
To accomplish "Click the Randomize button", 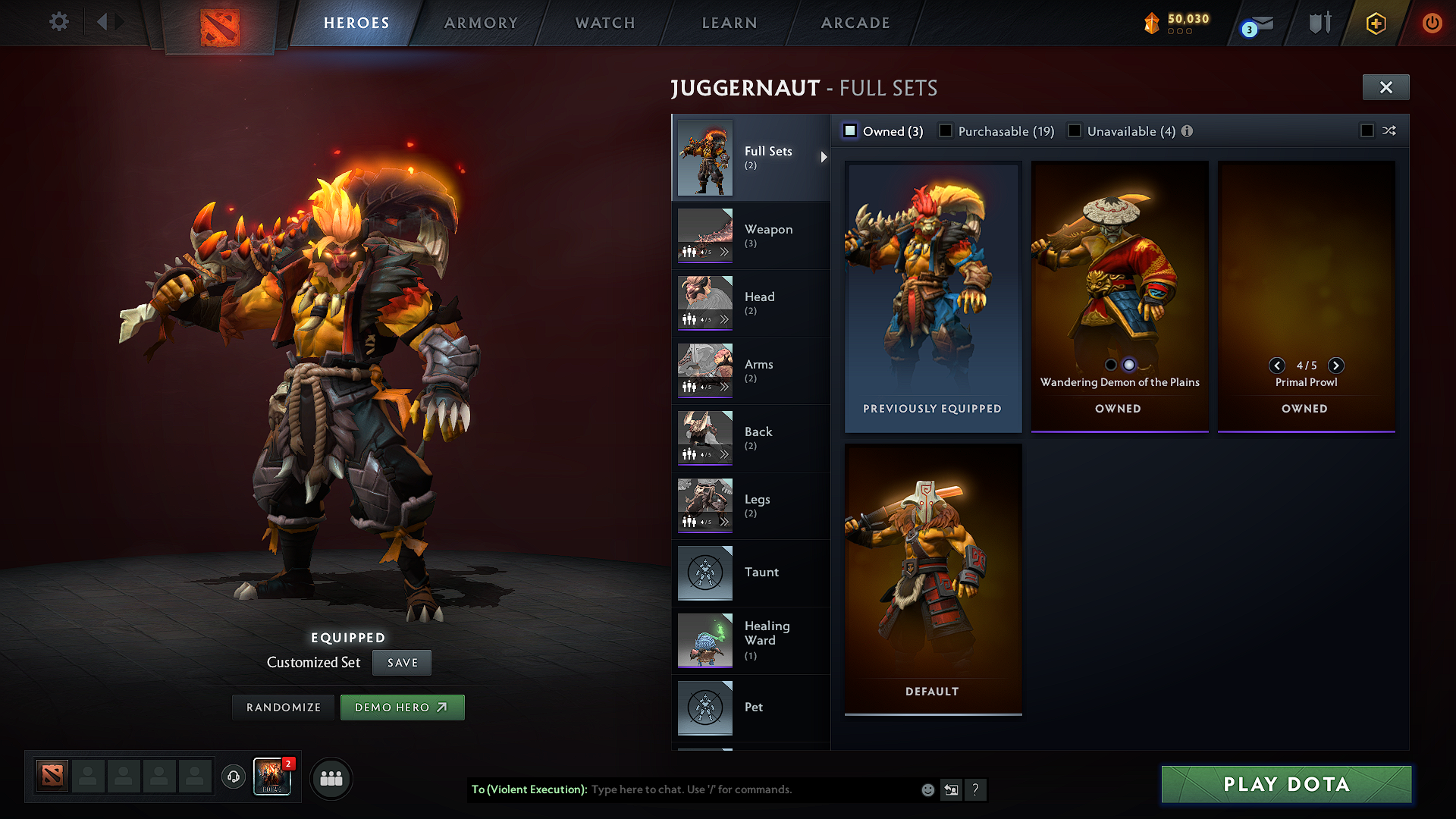I will point(282,707).
